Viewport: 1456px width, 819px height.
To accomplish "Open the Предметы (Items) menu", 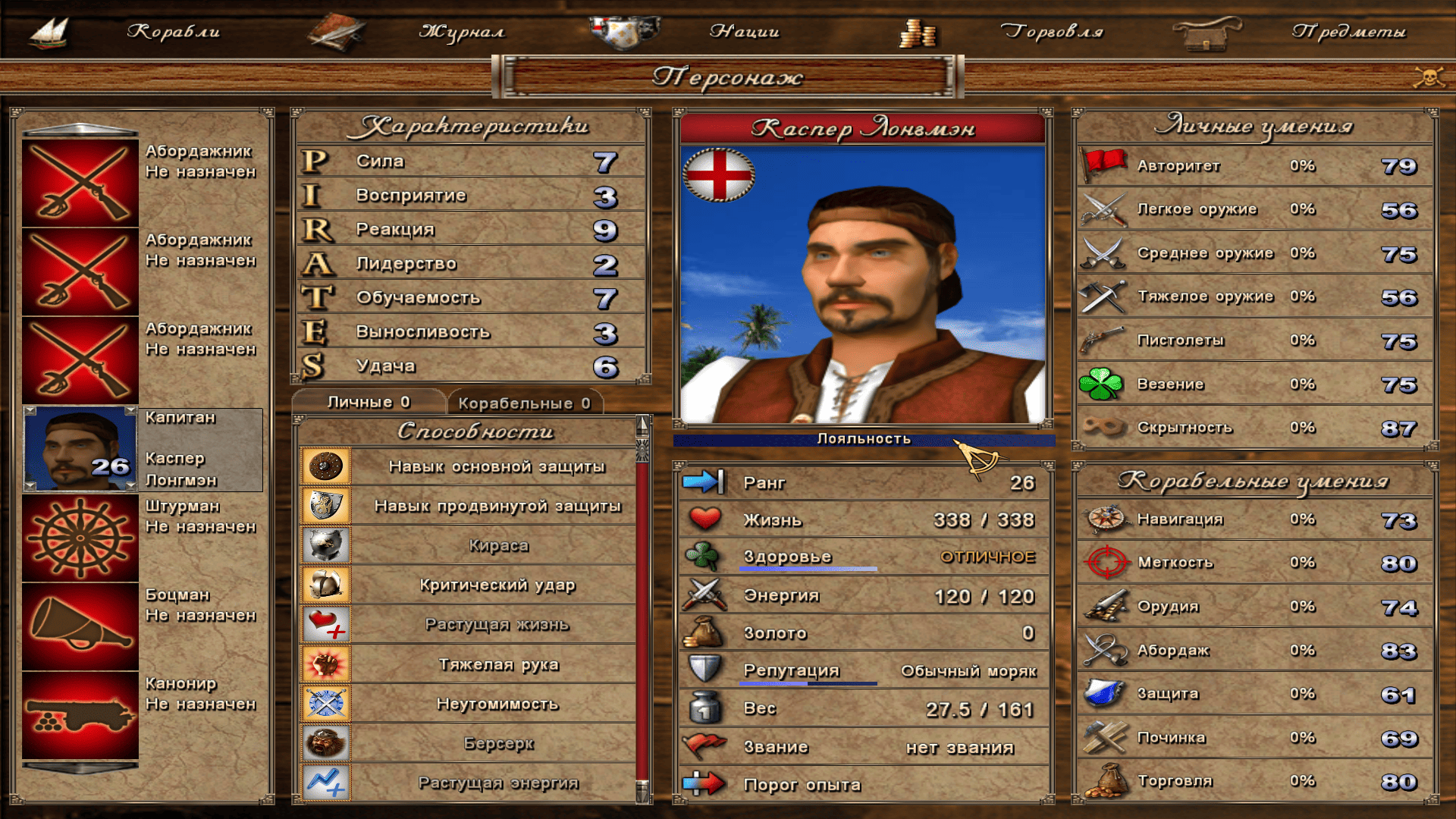I will click(x=1348, y=32).
